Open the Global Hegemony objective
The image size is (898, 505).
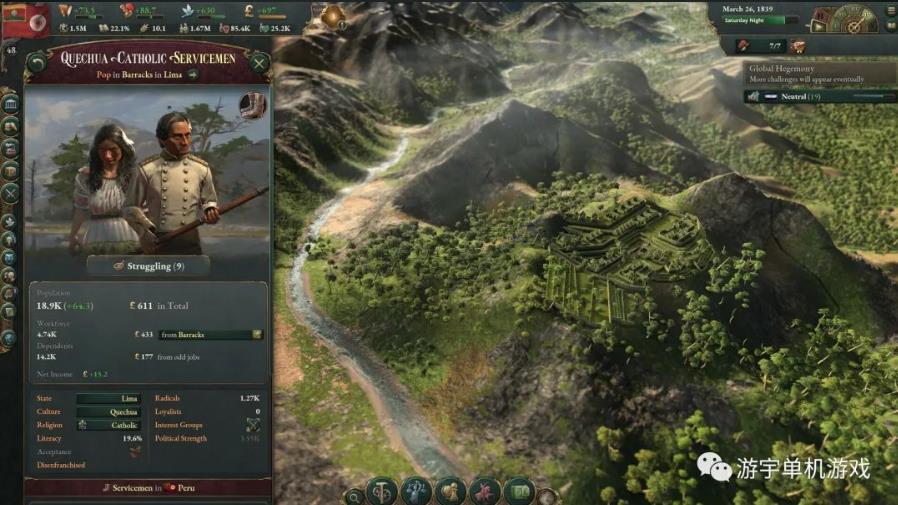coord(784,69)
